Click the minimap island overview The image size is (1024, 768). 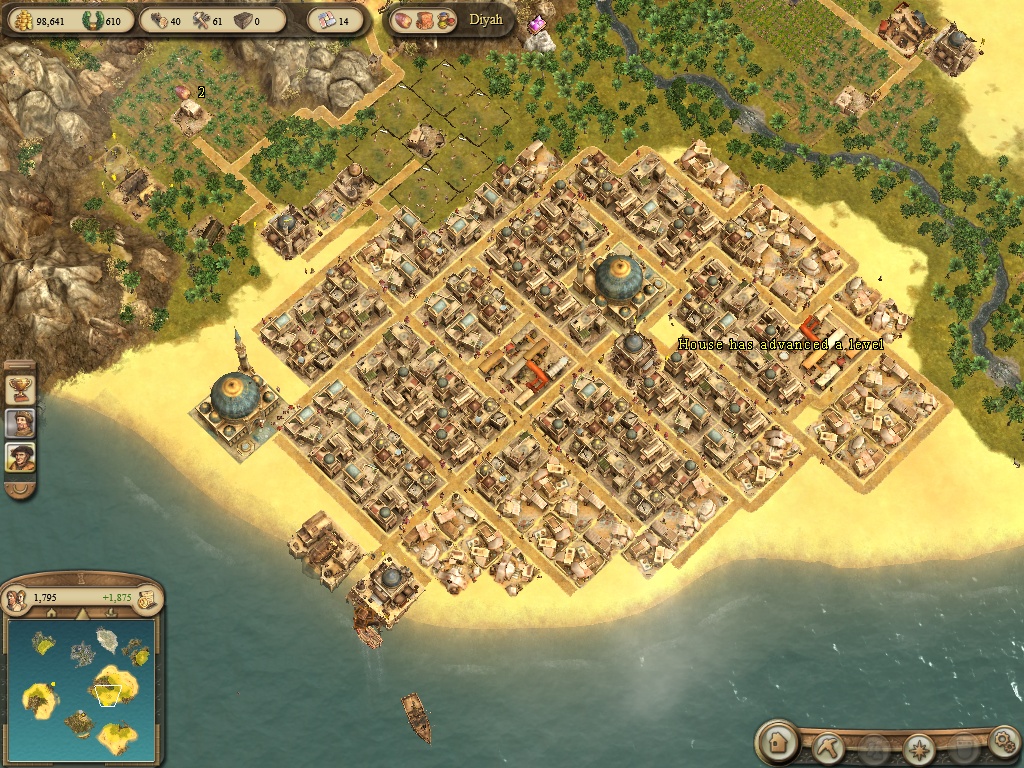click(x=80, y=688)
